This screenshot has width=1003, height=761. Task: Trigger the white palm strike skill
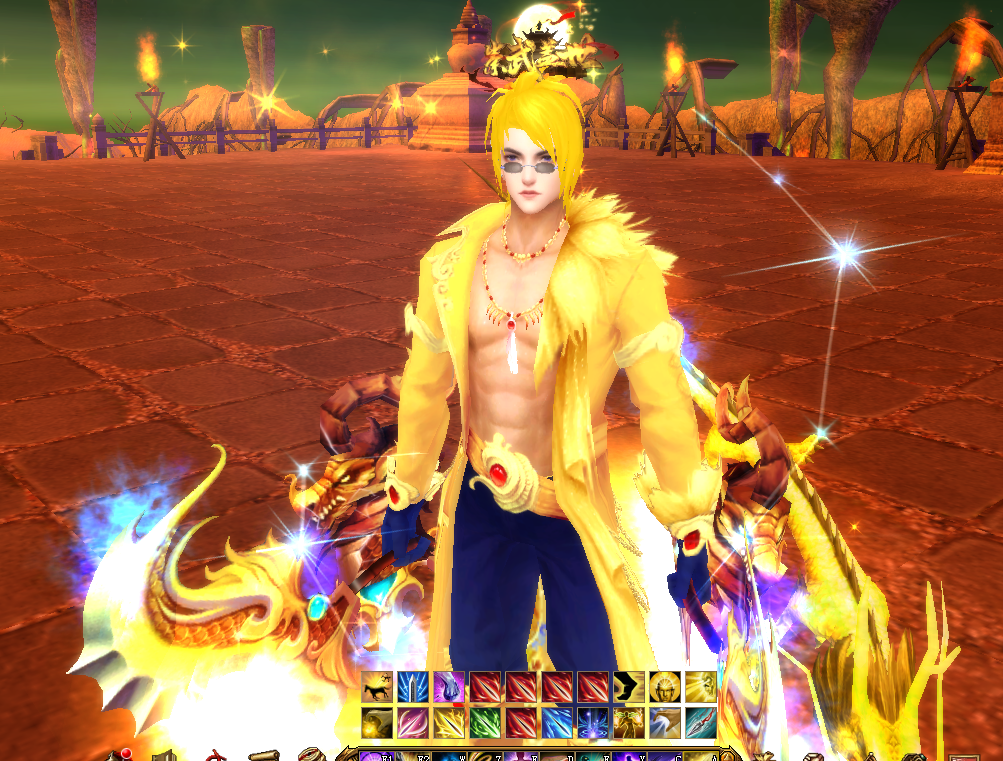[x=665, y=723]
